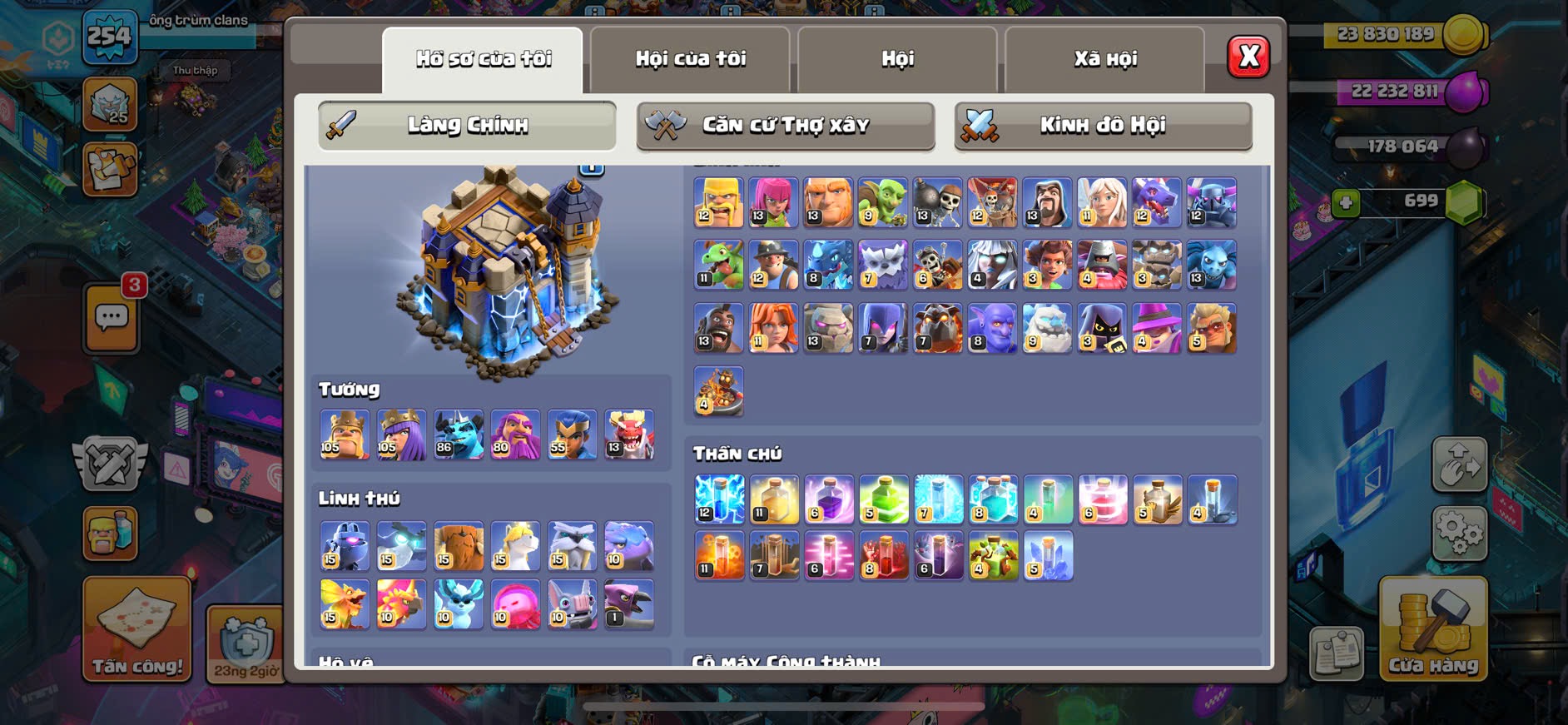This screenshot has width=1568, height=725.
Task: Switch to the Hội của tôi tab
Action: (690, 59)
